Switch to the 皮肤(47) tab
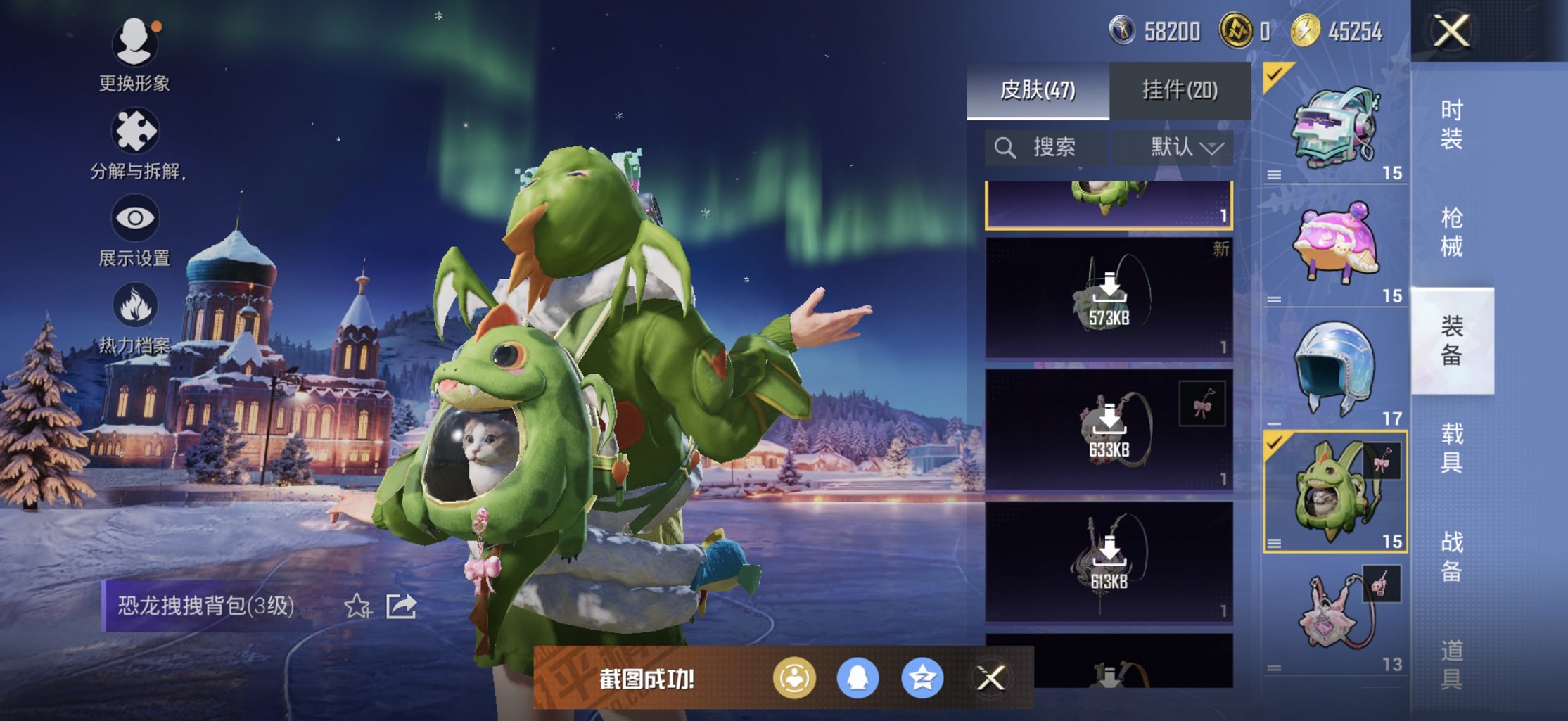Image resolution: width=1568 pixels, height=721 pixels. pyautogui.click(x=1038, y=91)
